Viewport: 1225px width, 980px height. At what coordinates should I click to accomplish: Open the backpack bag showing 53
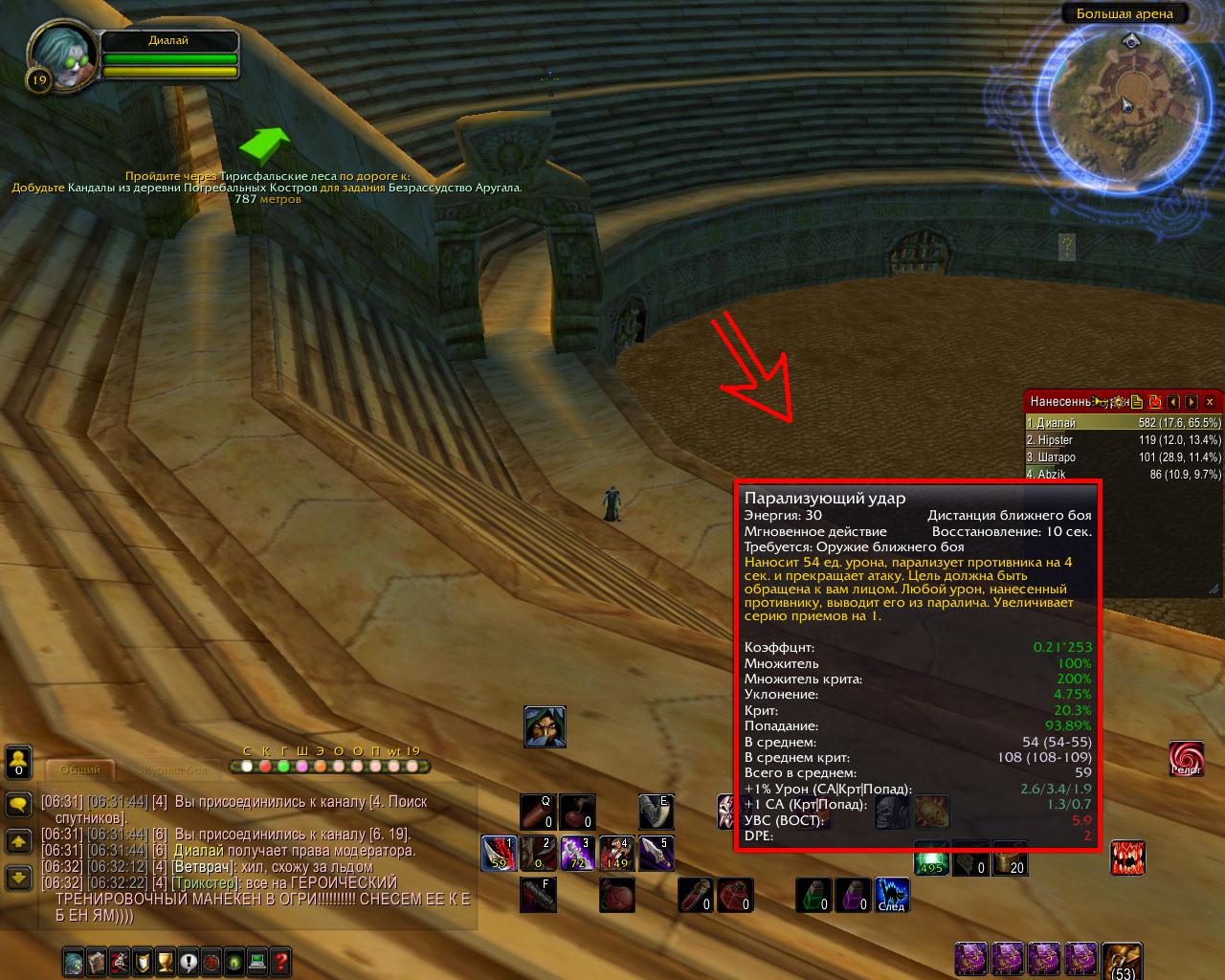tap(1122, 961)
